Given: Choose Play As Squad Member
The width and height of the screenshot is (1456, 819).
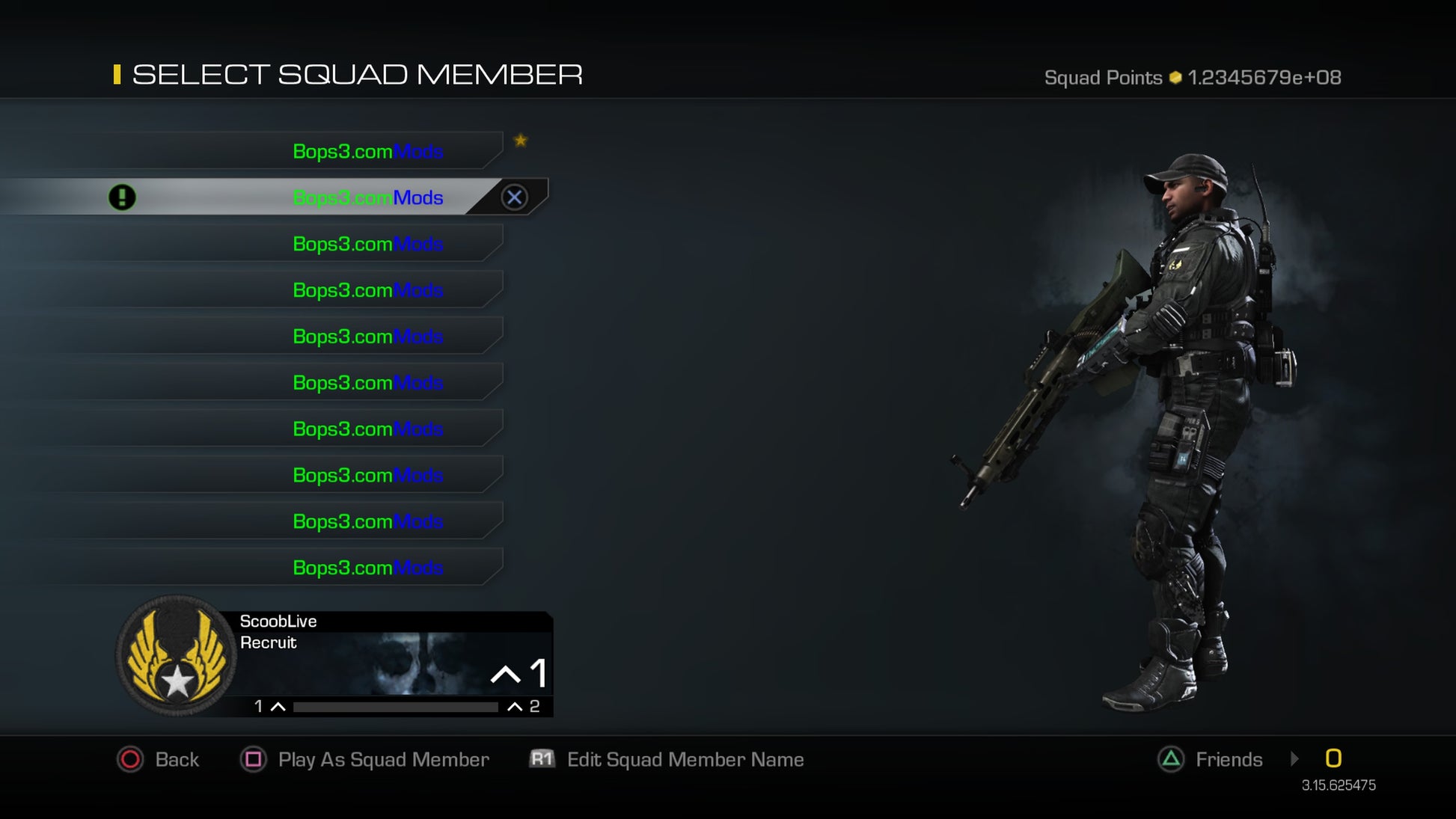Looking at the screenshot, I should pos(365,760).
